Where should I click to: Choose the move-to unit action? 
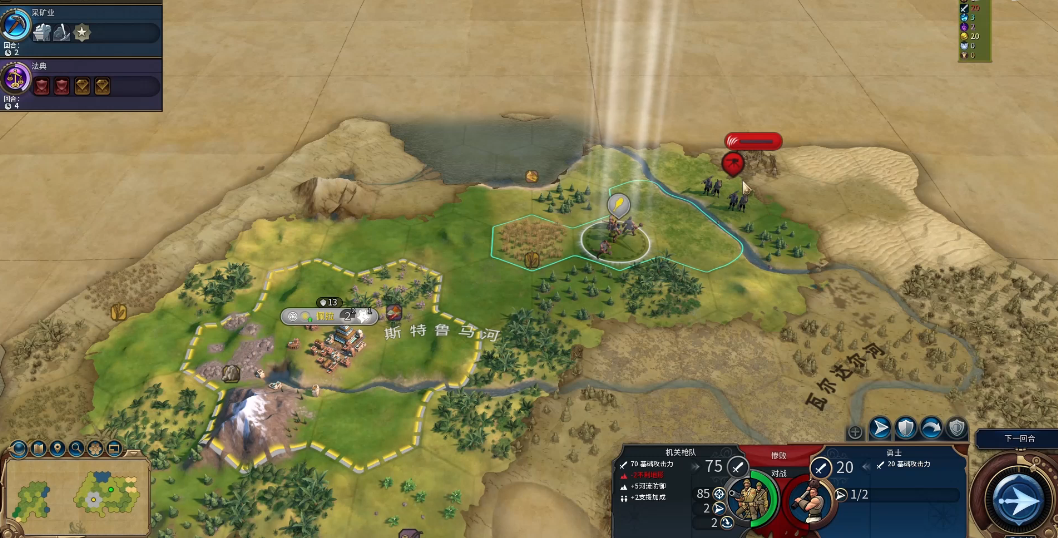tap(881, 429)
